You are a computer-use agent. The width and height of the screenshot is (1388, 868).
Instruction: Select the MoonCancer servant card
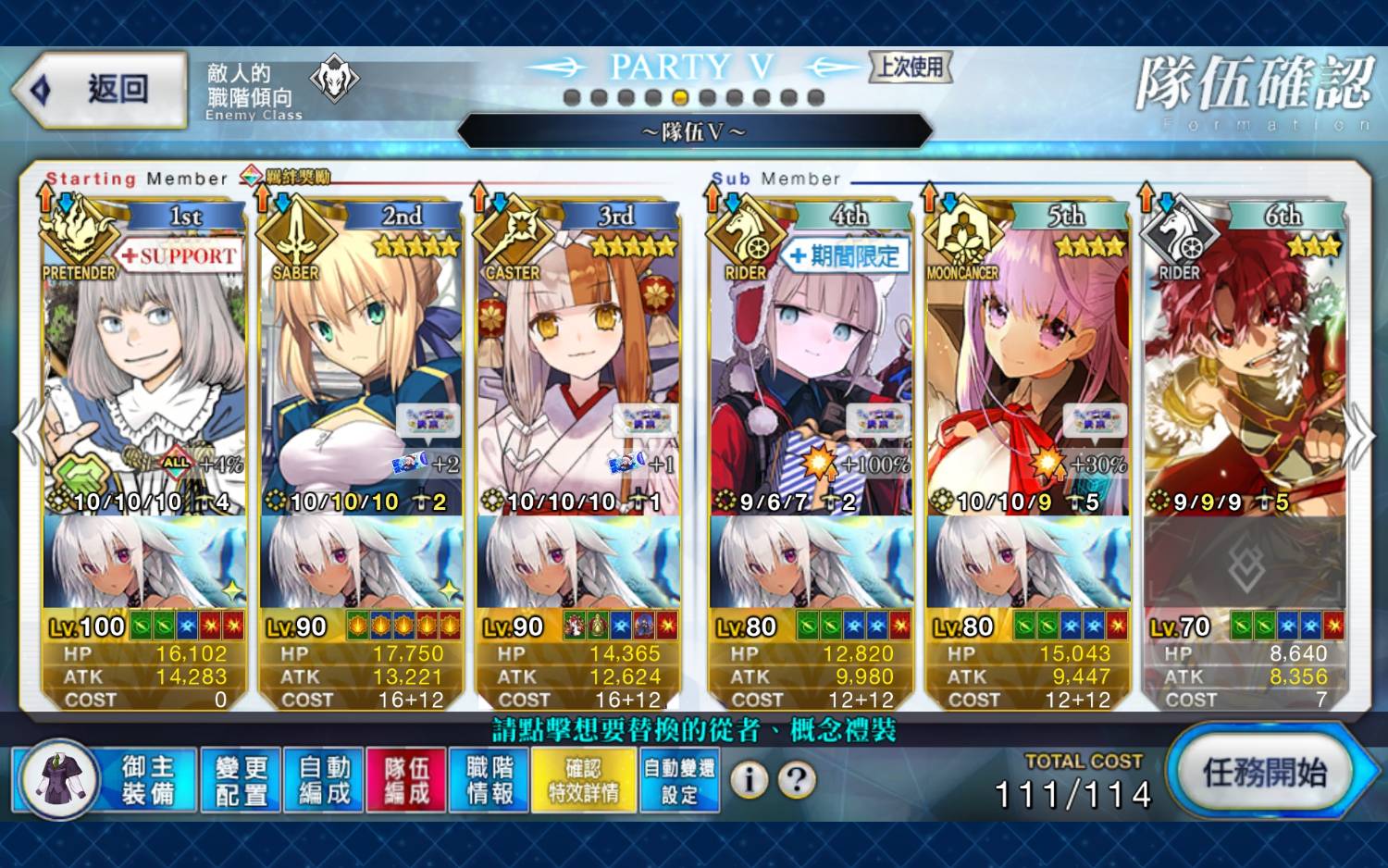(x=1027, y=370)
